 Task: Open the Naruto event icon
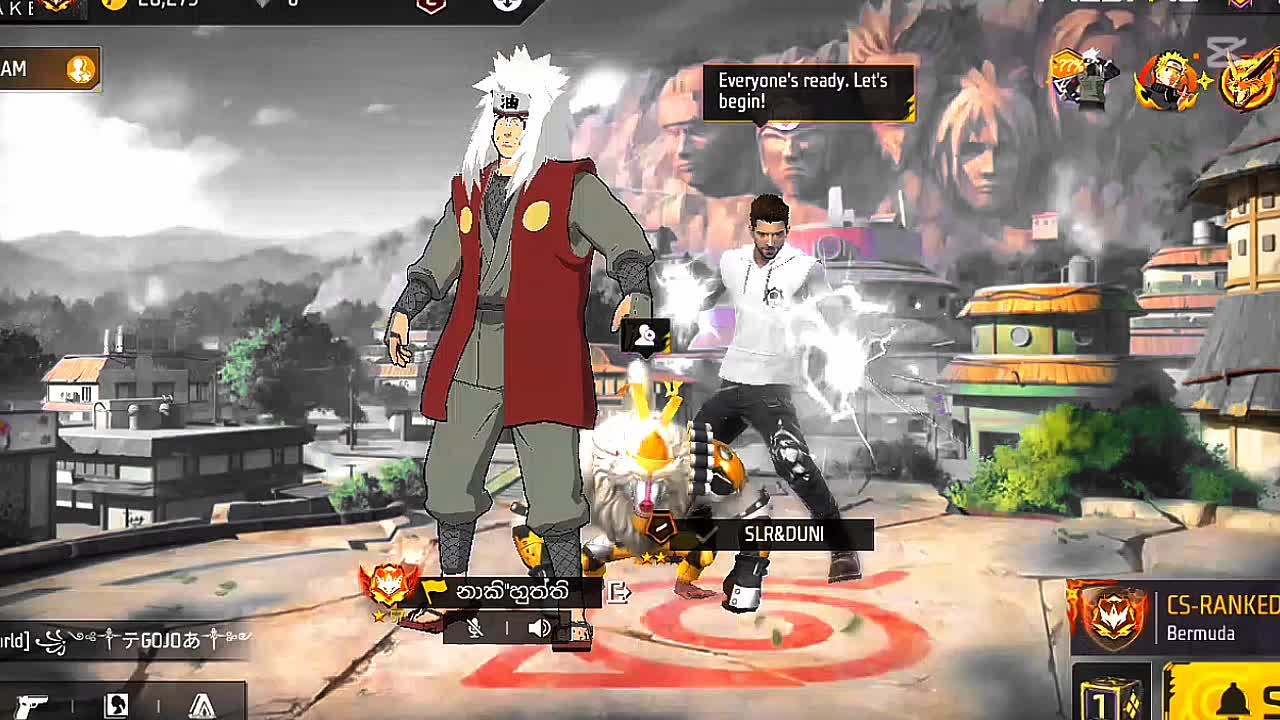point(1166,80)
